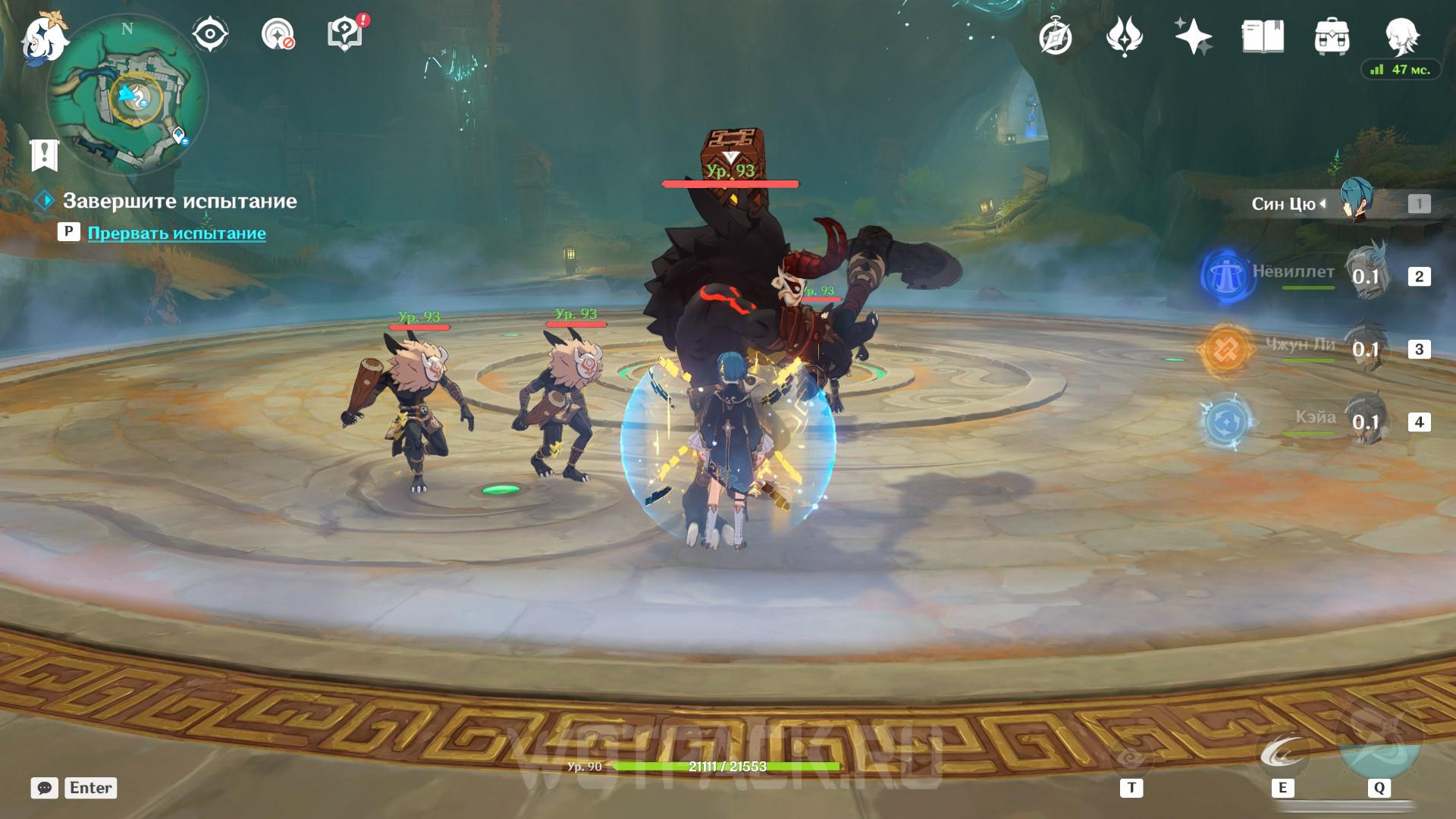Open the character screen head icon
The width and height of the screenshot is (1456, 819).
click(1401, 34)
